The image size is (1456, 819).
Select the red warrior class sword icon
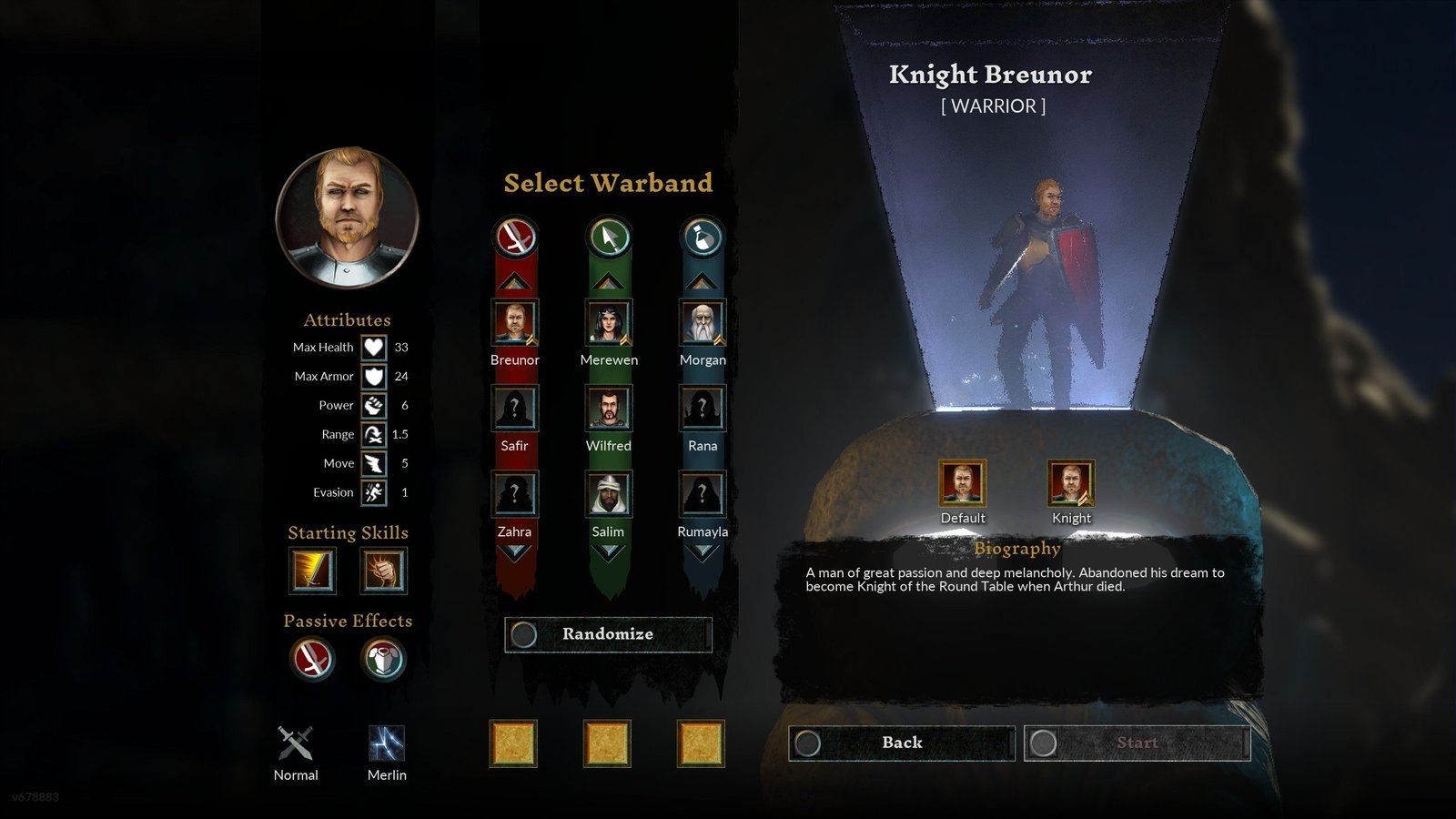point(516,238)
